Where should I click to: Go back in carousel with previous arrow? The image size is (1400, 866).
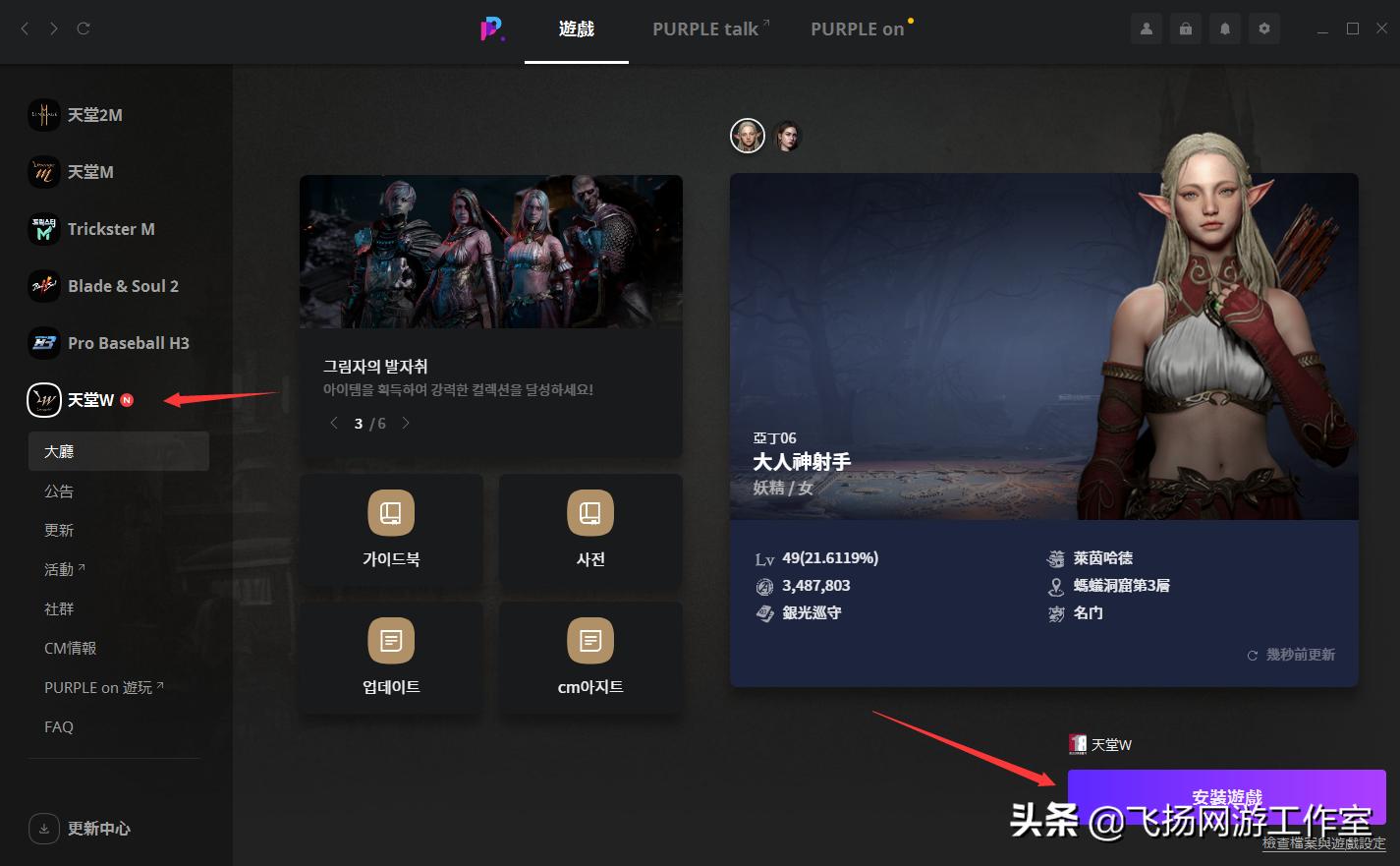(334, 423)
